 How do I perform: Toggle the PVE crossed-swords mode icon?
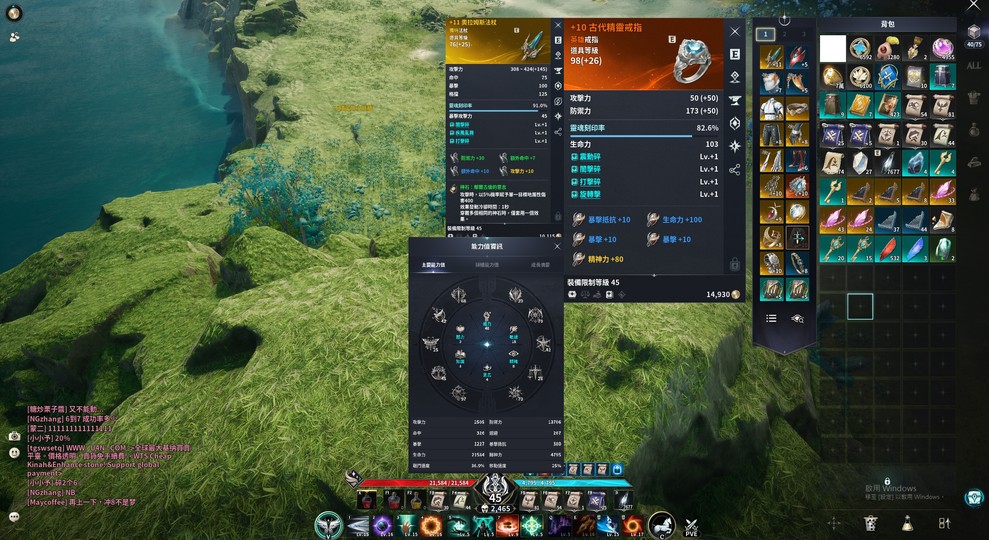691,525
